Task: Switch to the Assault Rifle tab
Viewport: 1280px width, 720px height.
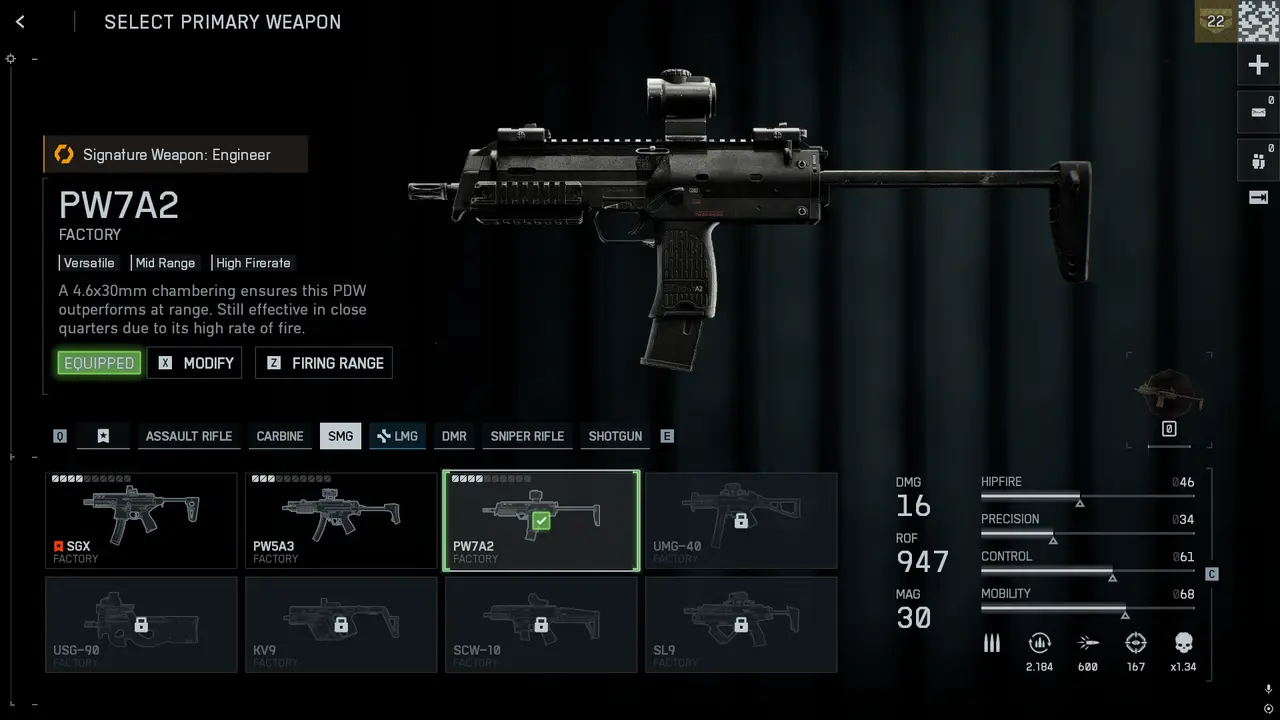Action: (x=188, y=436)
